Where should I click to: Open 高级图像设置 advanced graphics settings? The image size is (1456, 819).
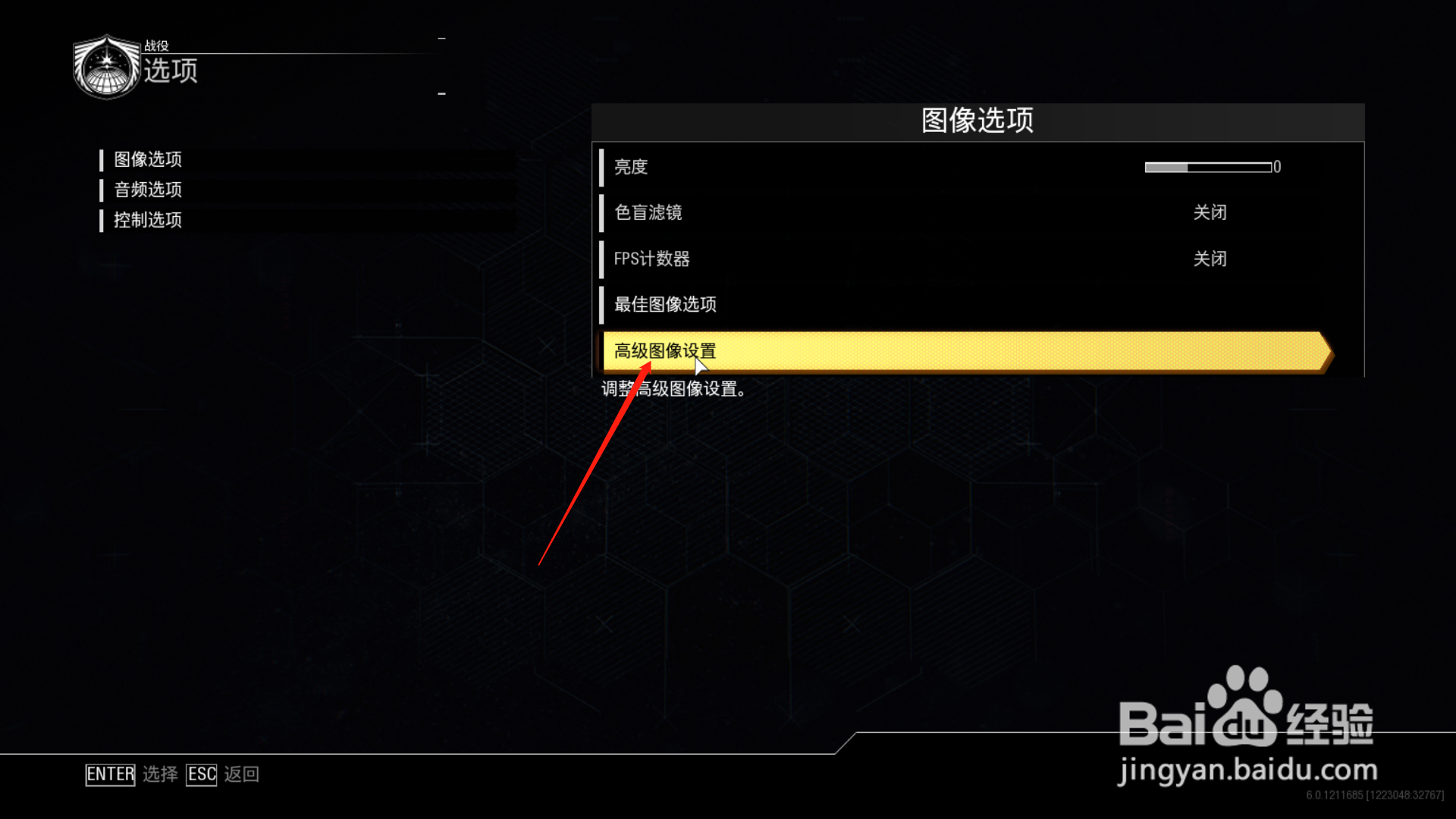click(664, 351)
